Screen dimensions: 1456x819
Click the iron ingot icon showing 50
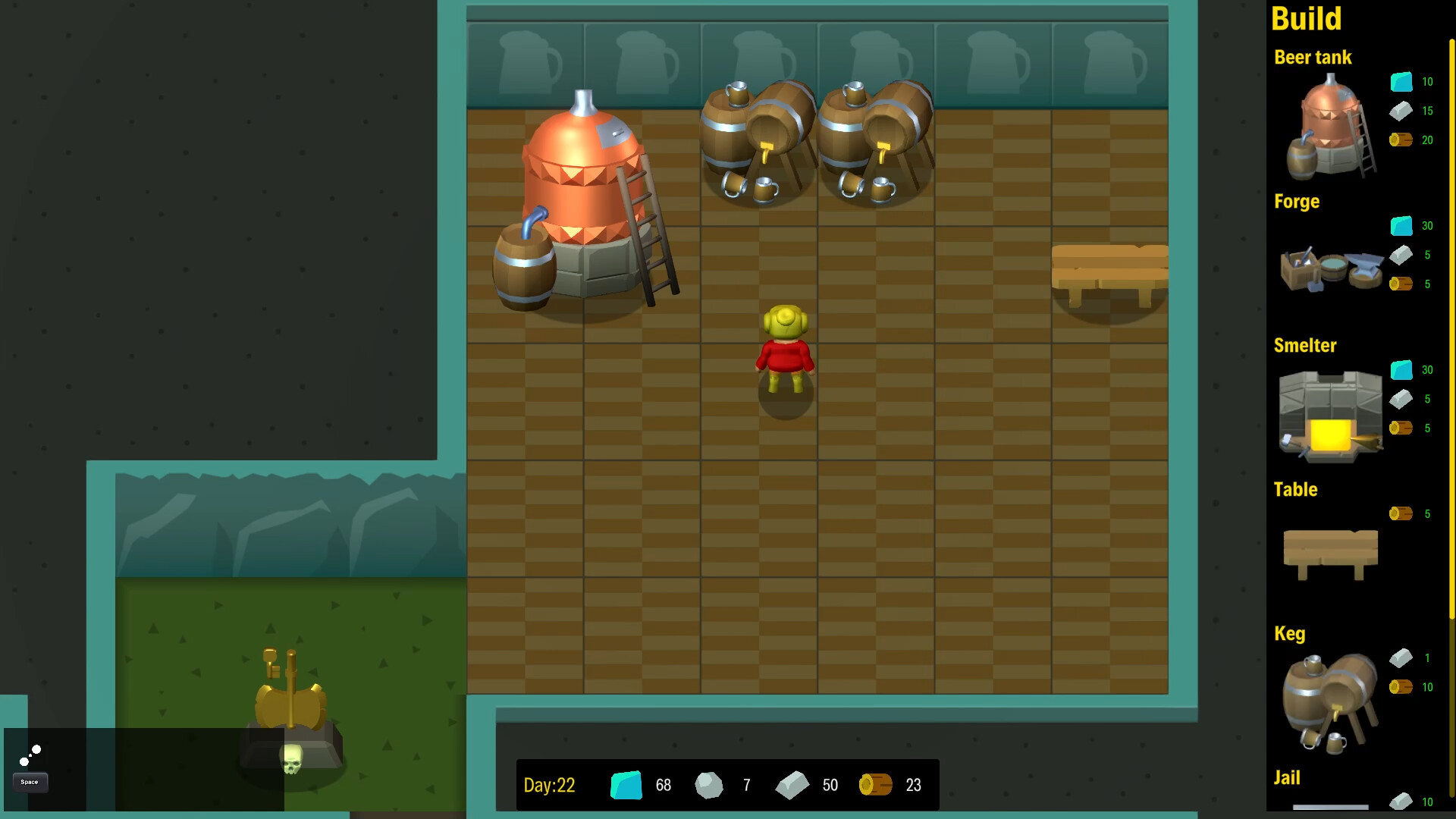click(792, 785)
